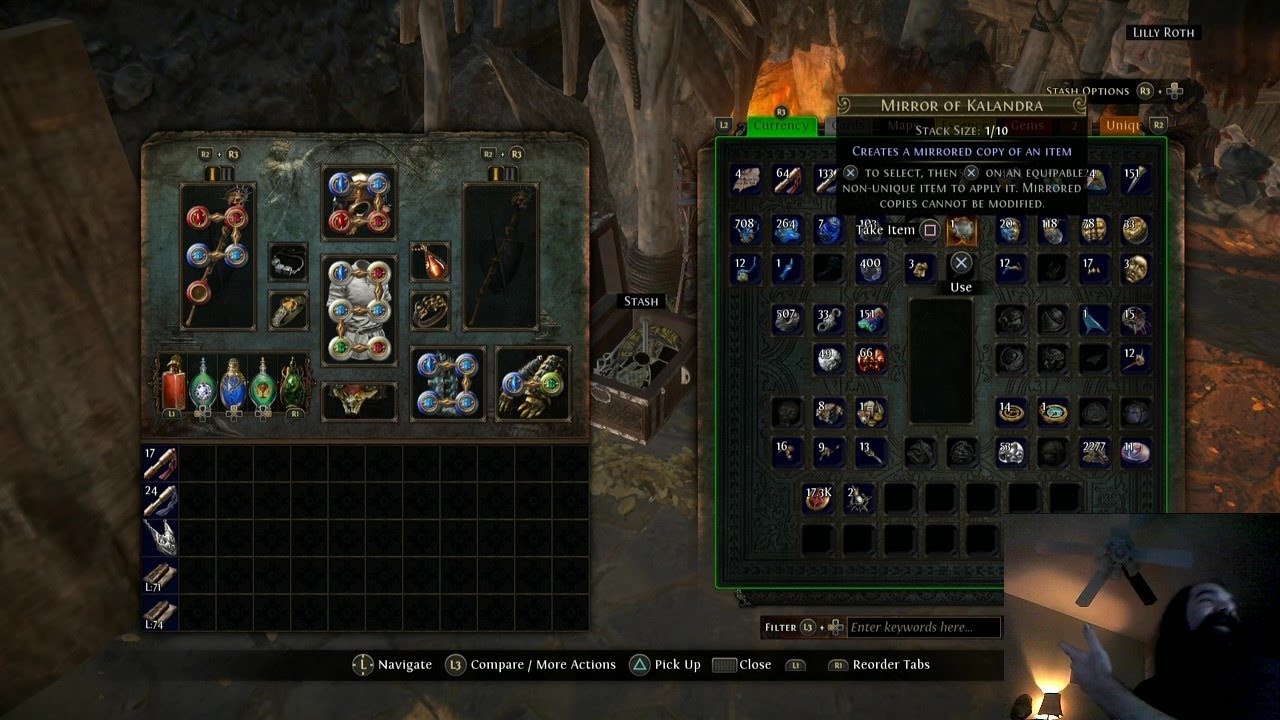This screenshot has height=720, width=1280.
Task: Click the stash filter keywords field
Action: (924, 627)
